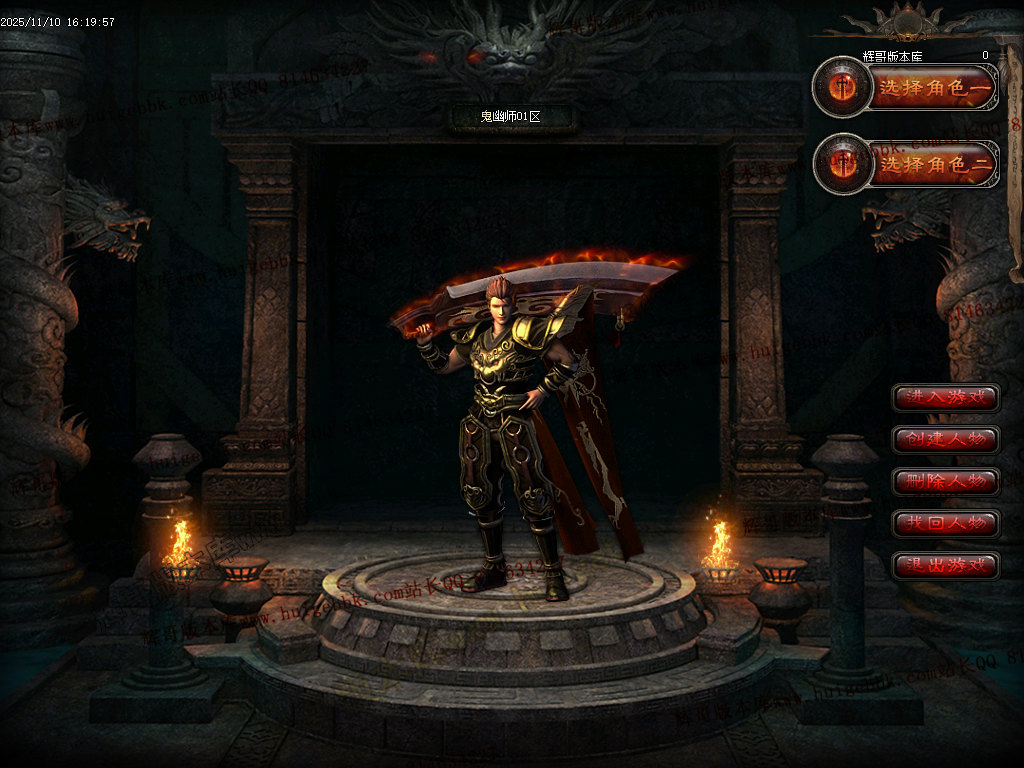
Task: Exit with the 退出游戏 button
Action: click(946, 566)
